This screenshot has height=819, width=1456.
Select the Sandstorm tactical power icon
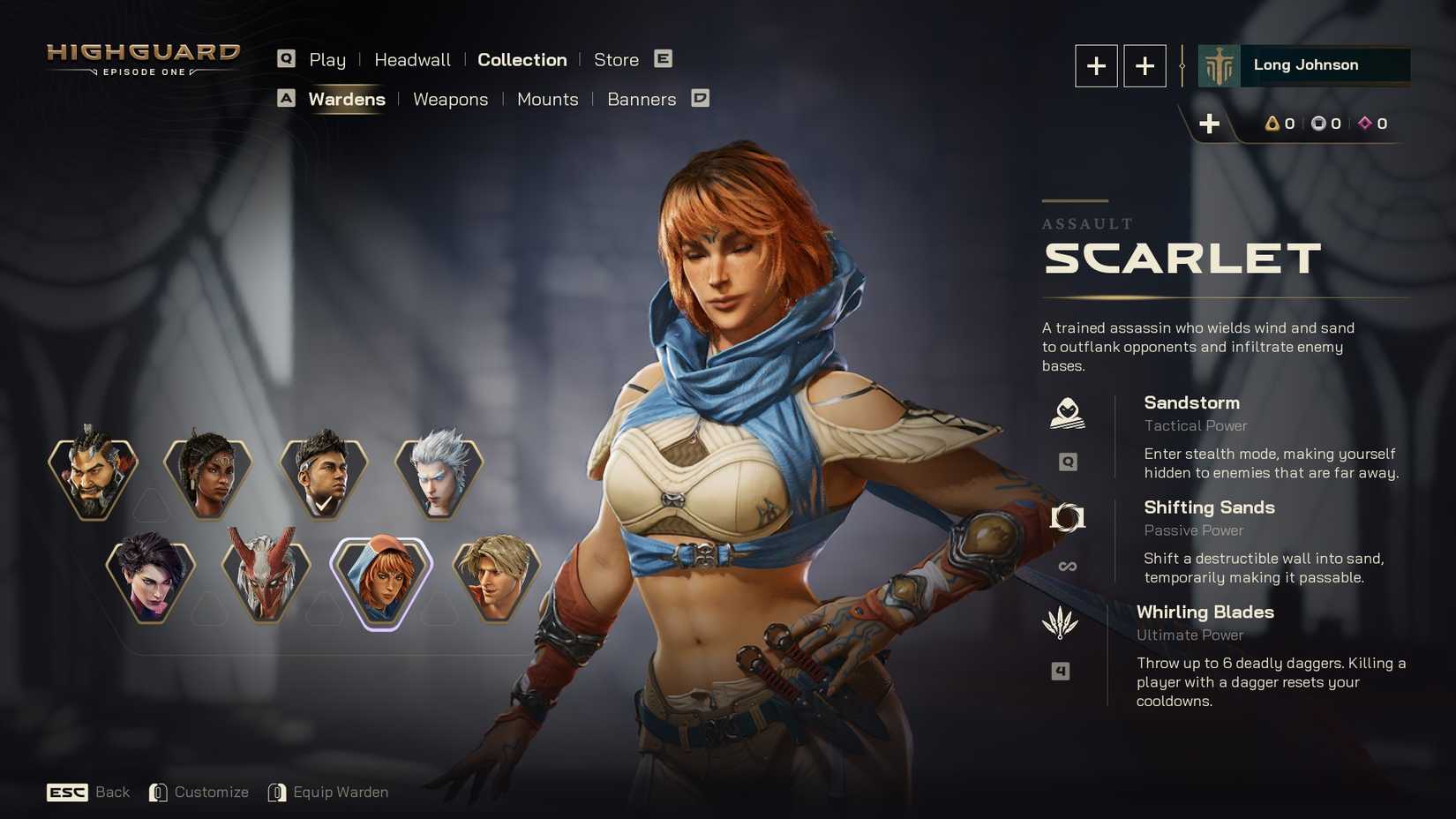(x=1068, y=413)
